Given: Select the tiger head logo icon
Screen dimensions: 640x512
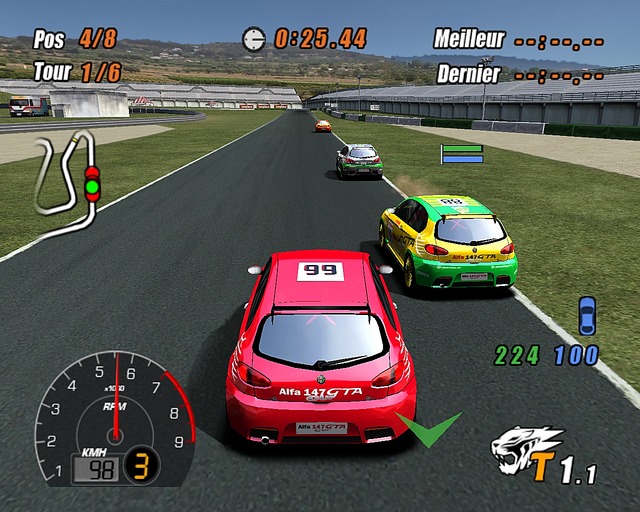Looking at the screenshot, I should click(525, 449).
